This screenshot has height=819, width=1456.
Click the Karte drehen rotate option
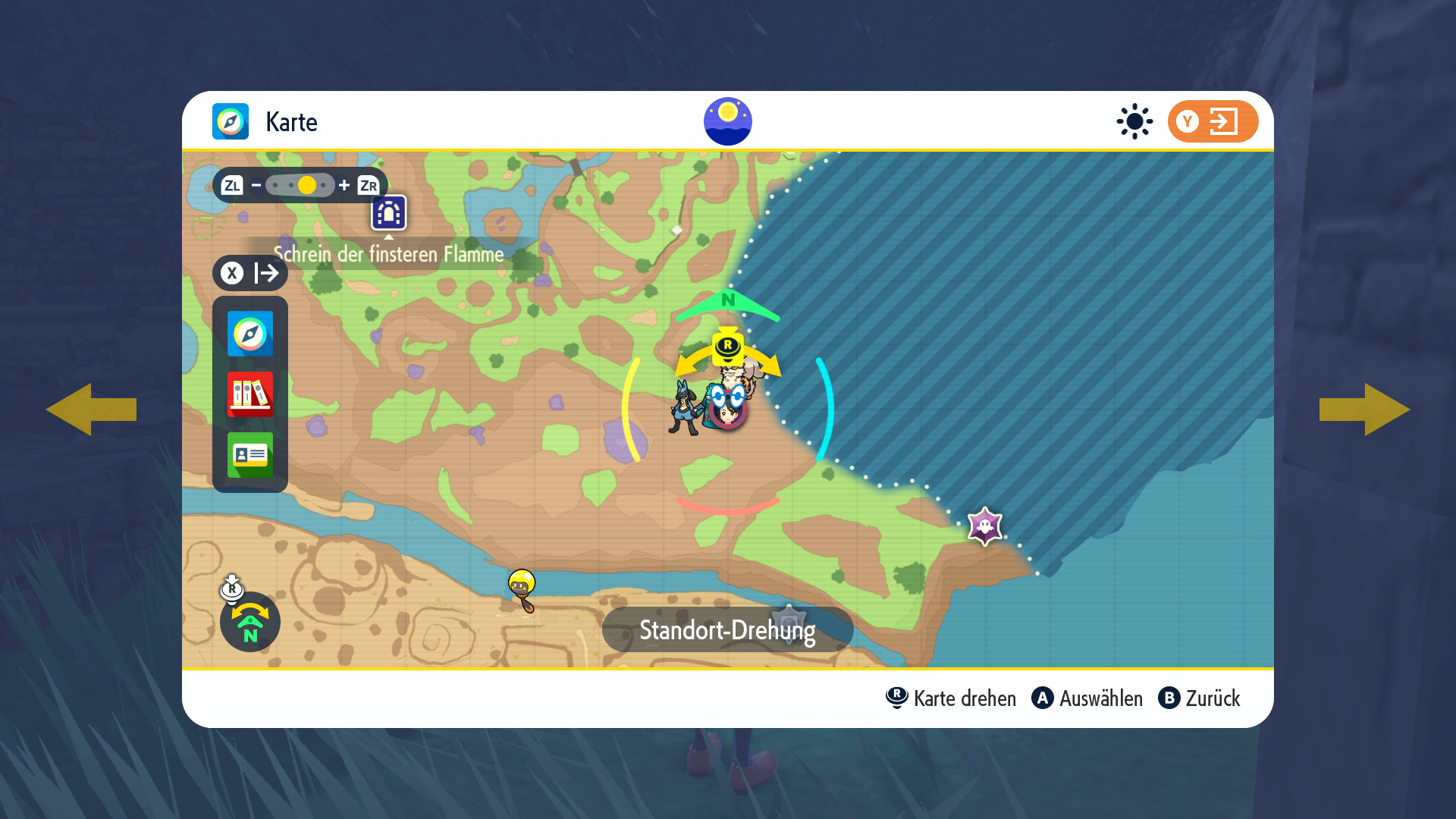click(x=951, y=698)
